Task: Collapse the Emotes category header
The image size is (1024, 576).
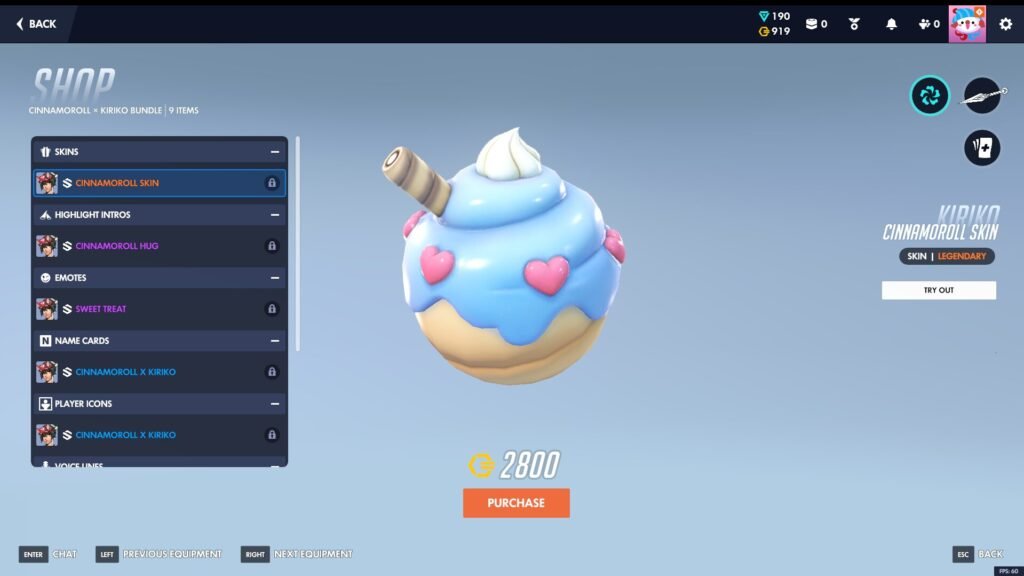Action: point(274,278)
